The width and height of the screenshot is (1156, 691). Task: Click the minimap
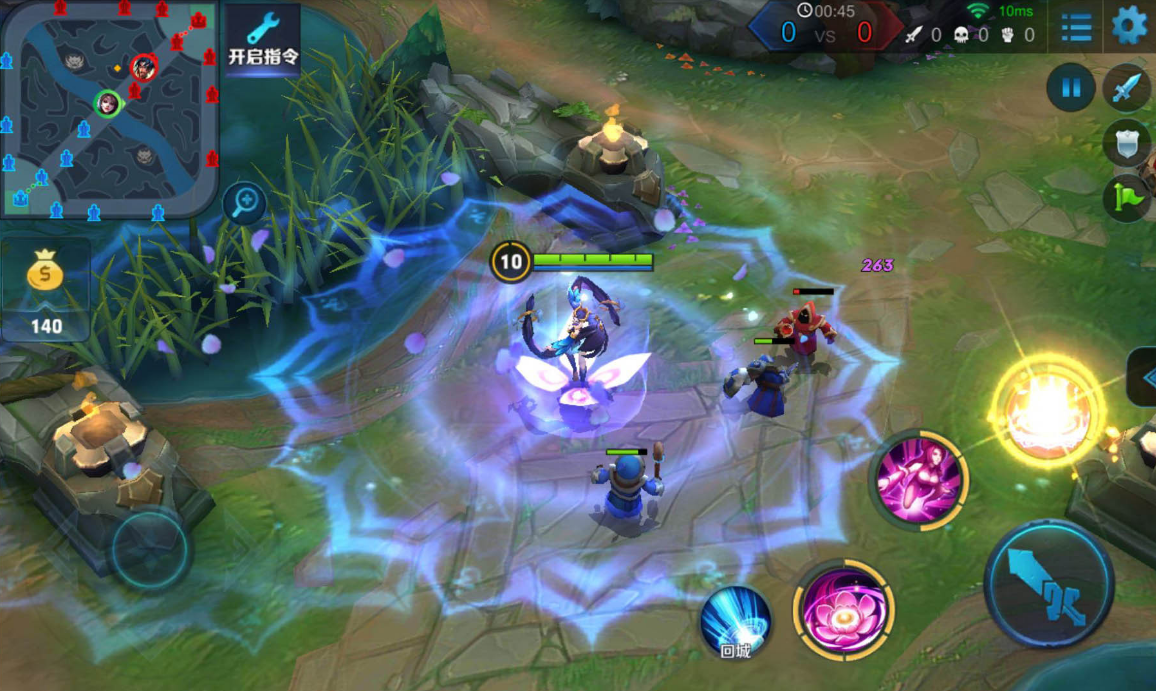point(109,108)
